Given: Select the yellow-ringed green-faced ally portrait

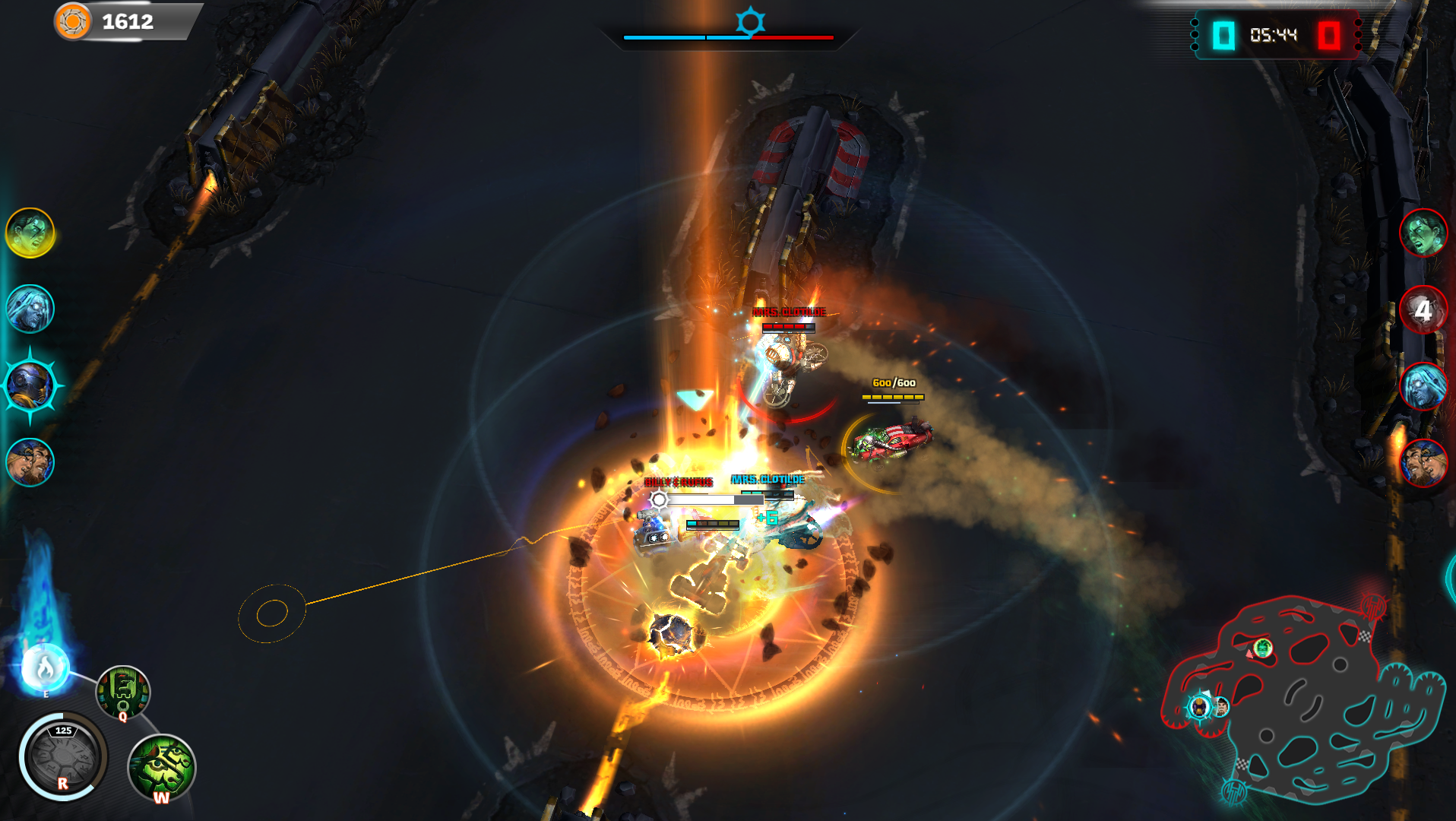Looking at the screenshot, I should click(30, 233).
